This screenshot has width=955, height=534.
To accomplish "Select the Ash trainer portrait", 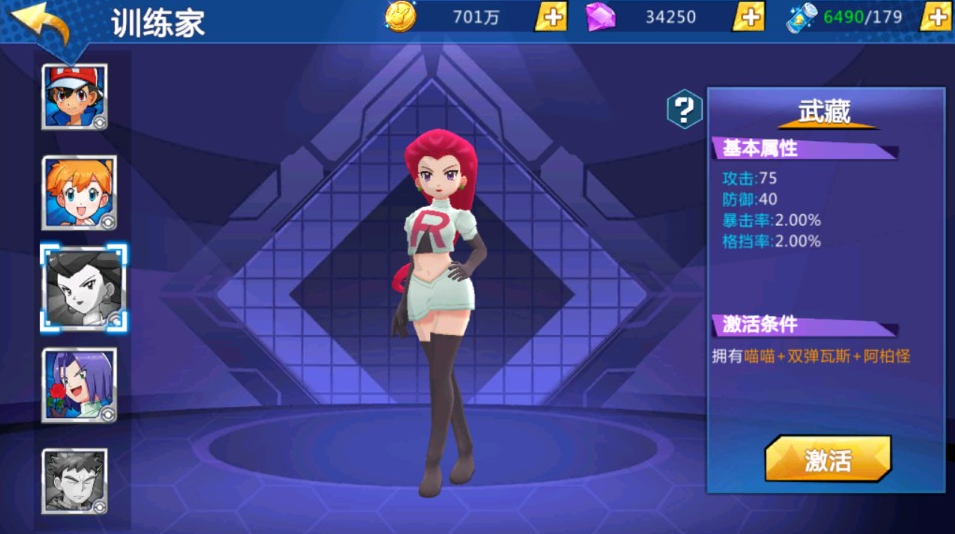I will coord(75,96).
